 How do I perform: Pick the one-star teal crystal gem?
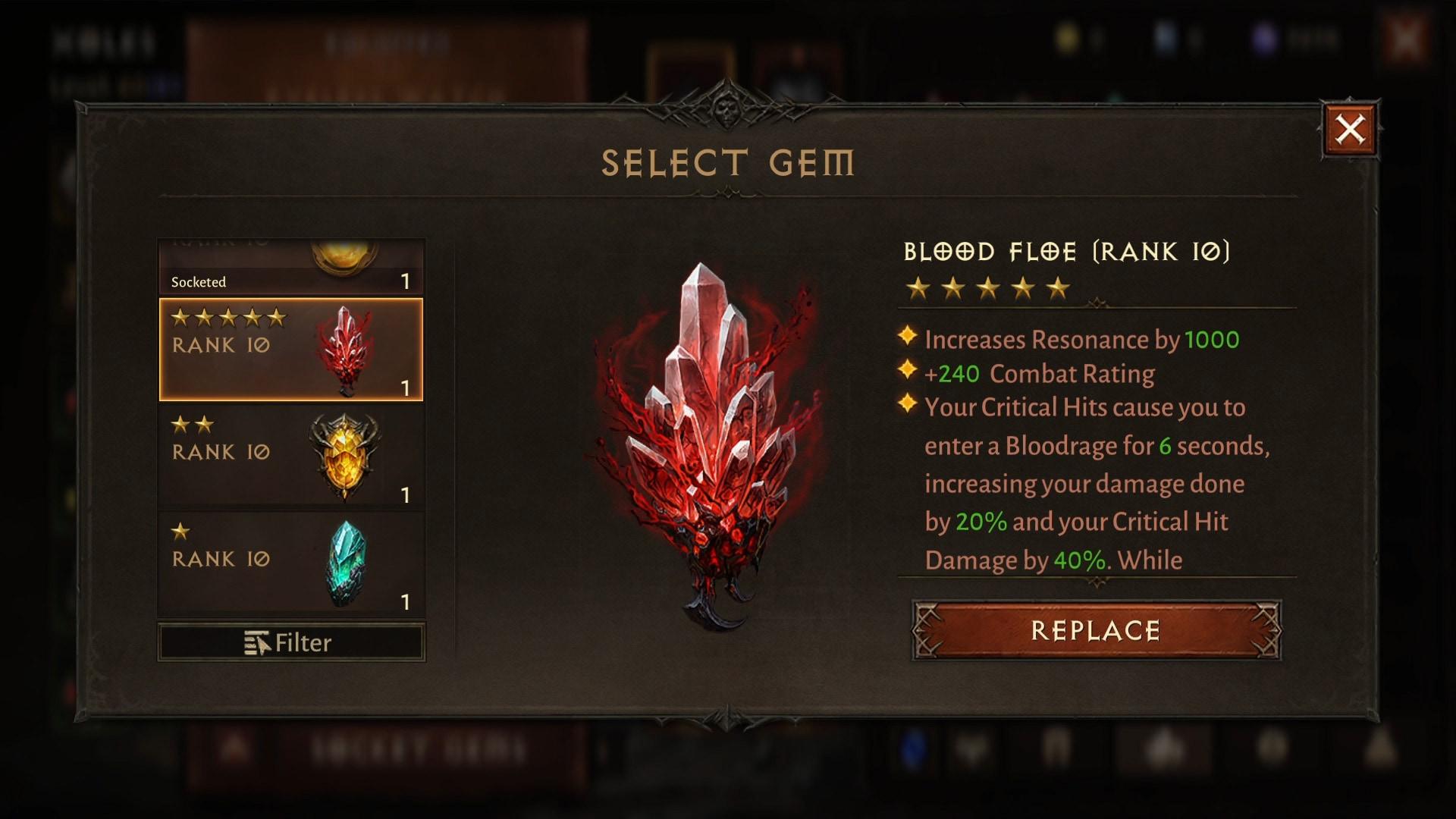click(x=290, y=563)
